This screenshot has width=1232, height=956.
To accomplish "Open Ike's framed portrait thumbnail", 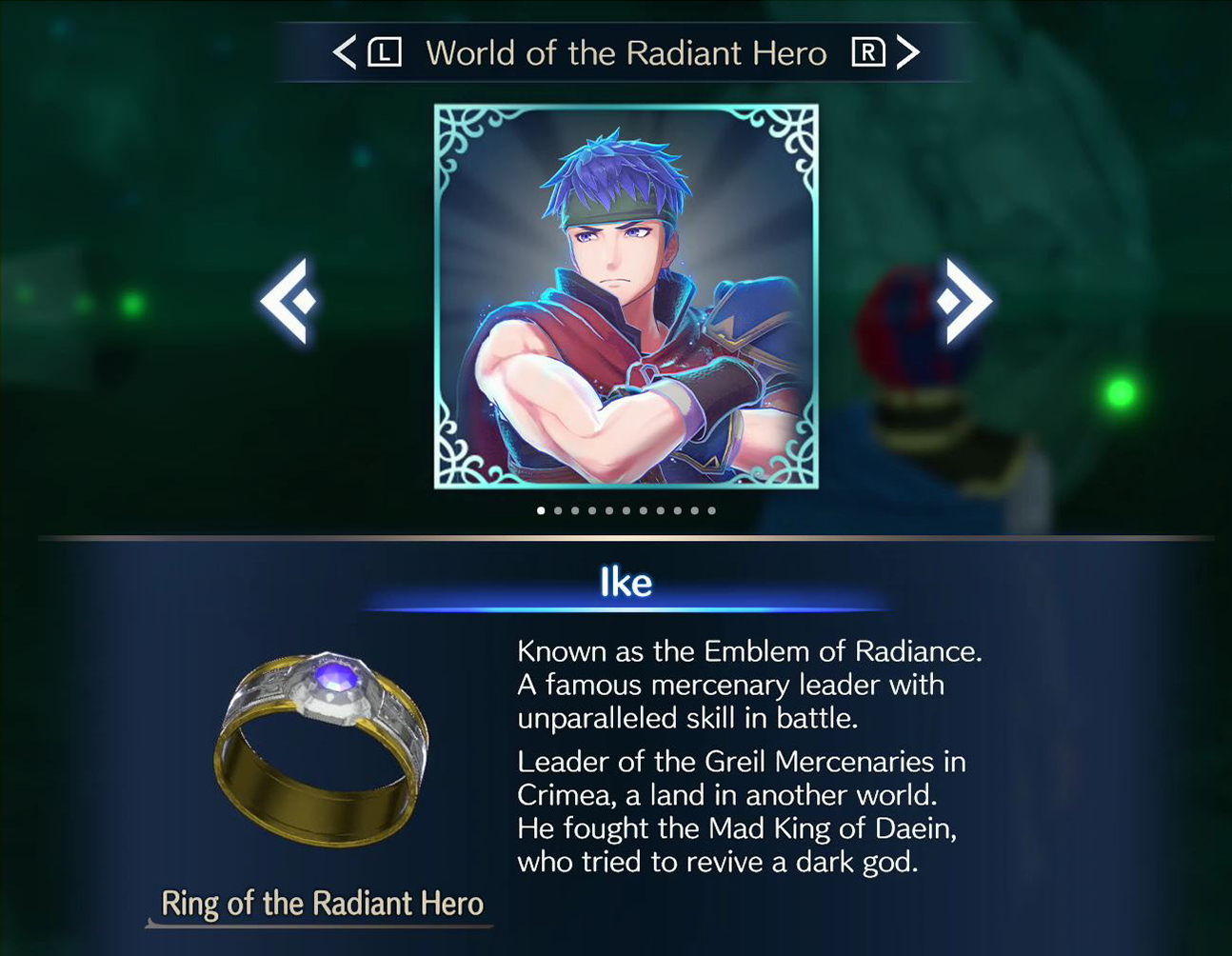I will click(x=628, y=295).
